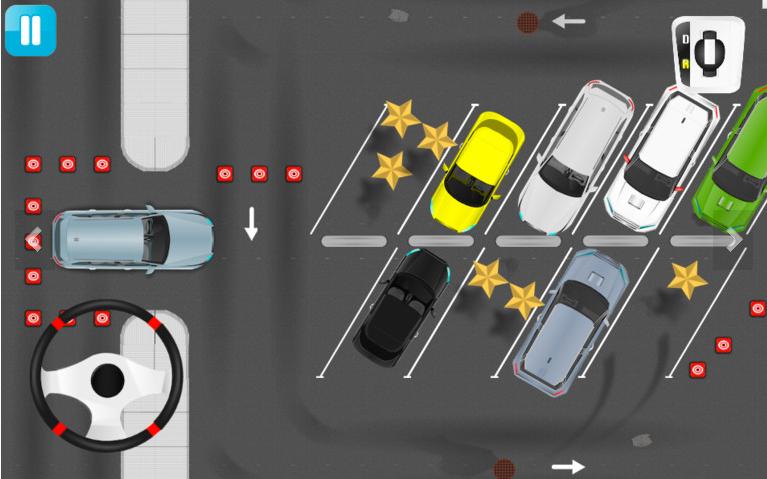Pause the game with the blue button
767x479 pixels.
30,30
